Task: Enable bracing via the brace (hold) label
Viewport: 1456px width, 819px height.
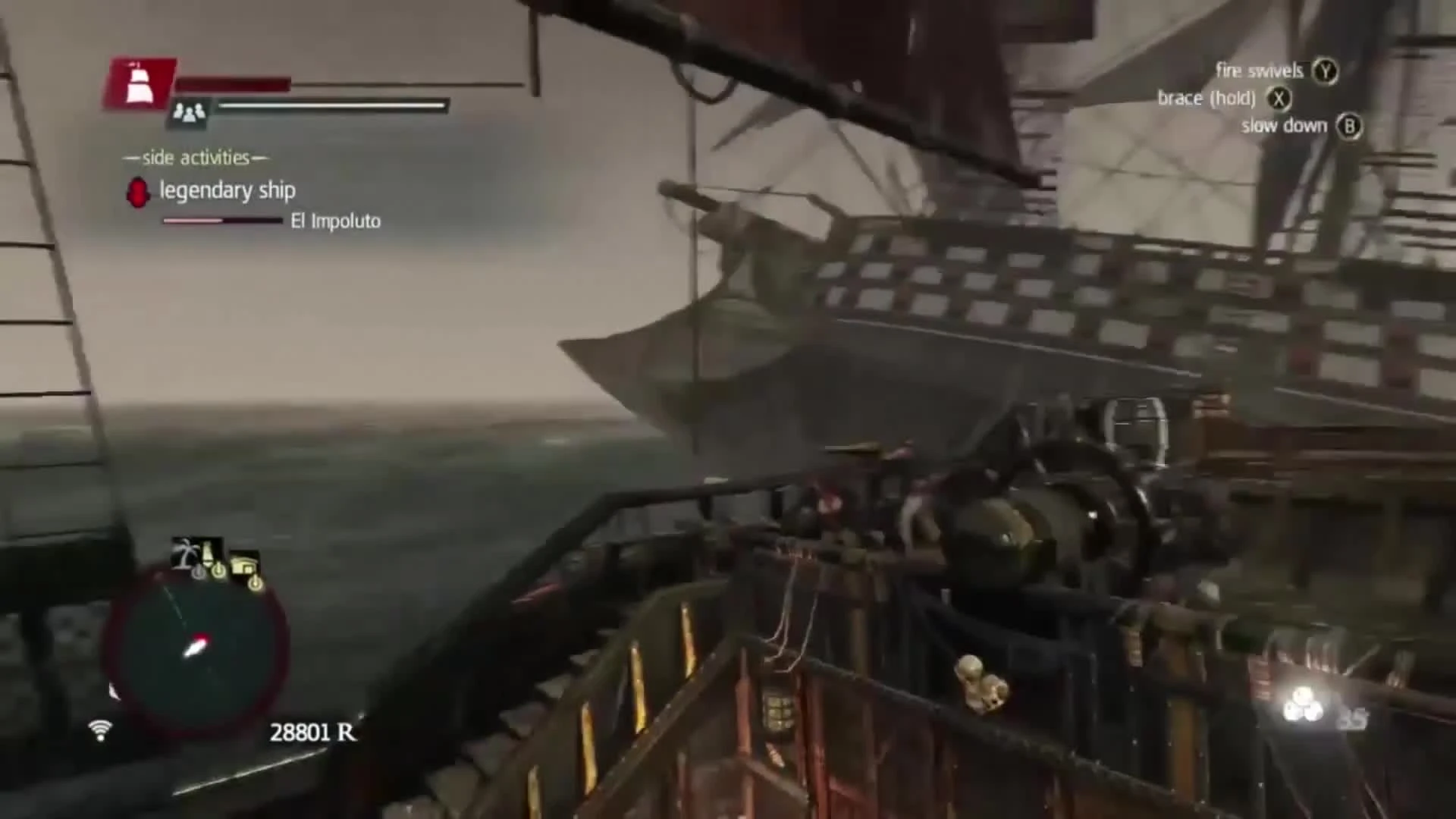Action: tap(1206, 98)
